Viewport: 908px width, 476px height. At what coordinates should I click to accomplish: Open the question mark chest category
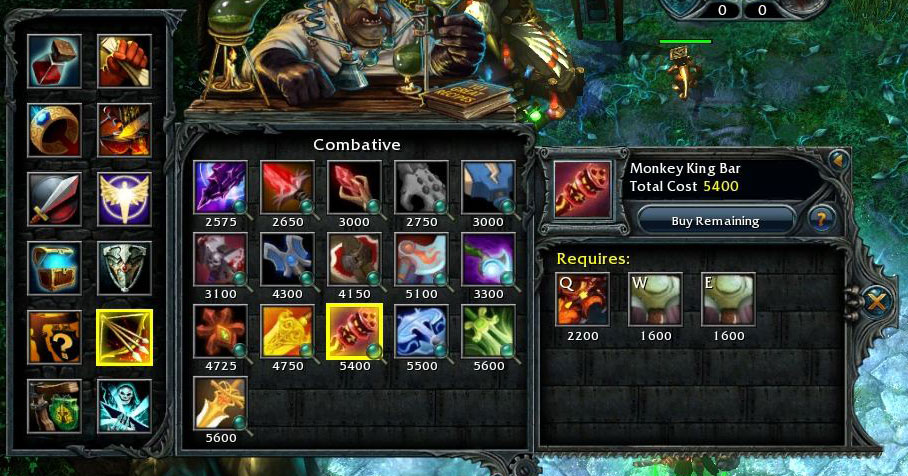click(54, 336)
